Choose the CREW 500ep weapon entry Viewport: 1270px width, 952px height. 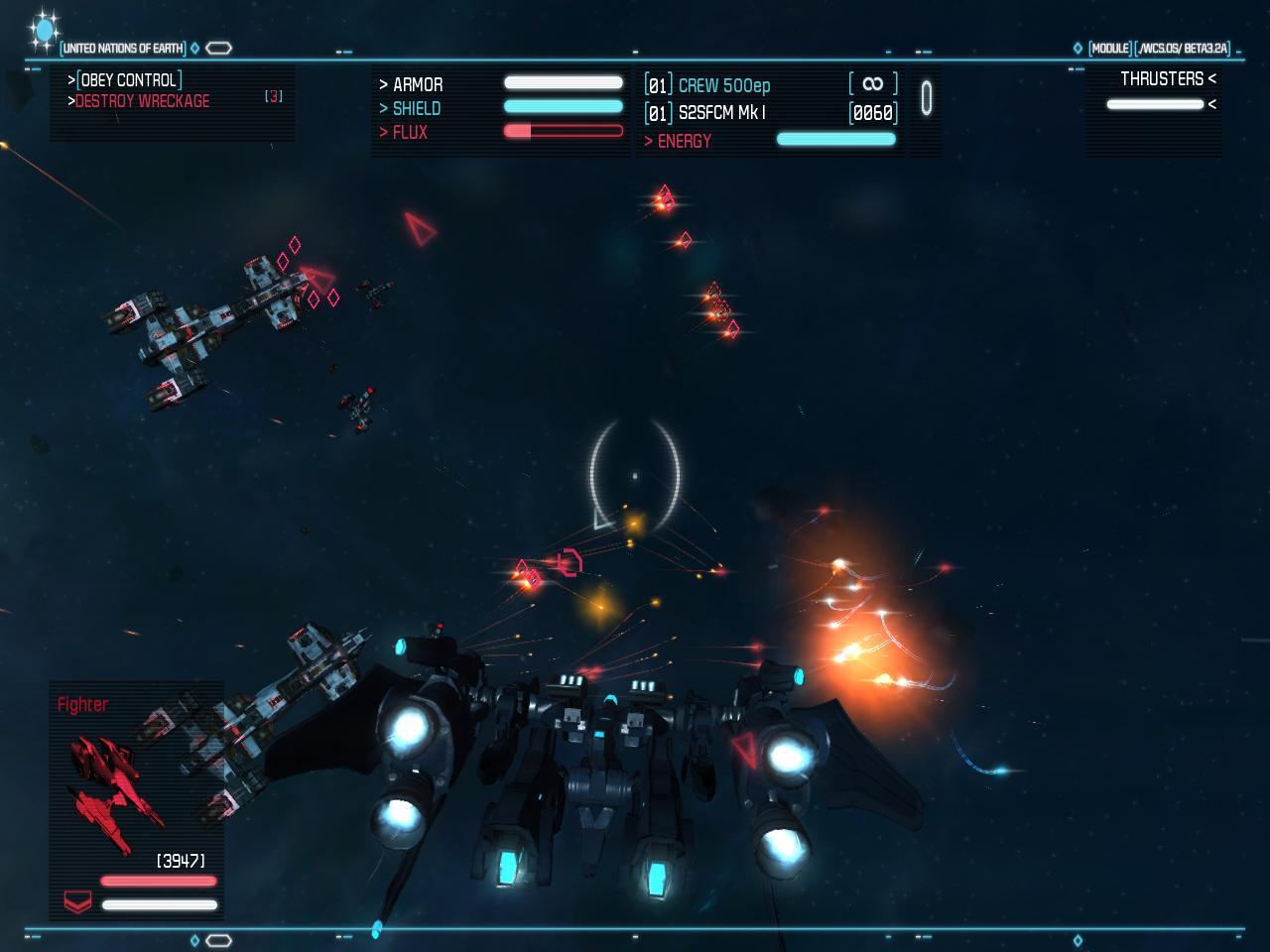(723, 86)
